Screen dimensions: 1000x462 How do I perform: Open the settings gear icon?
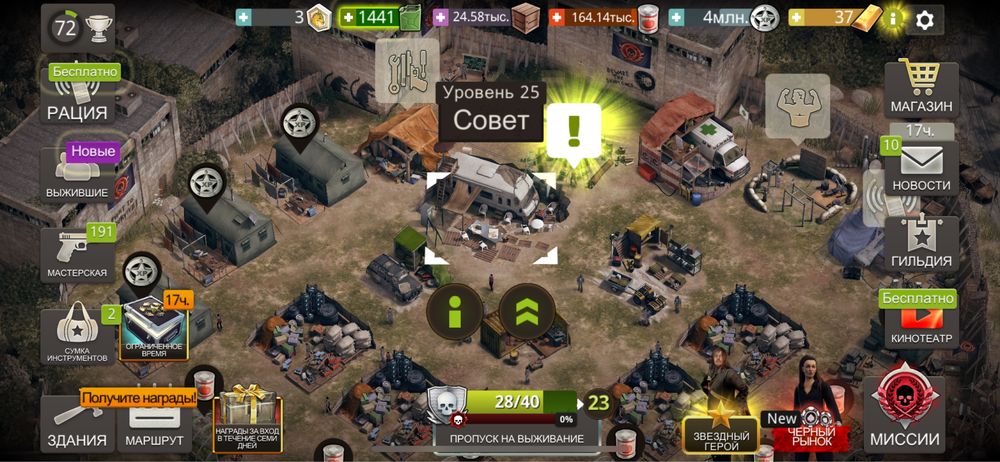click(x=925, y=18)
